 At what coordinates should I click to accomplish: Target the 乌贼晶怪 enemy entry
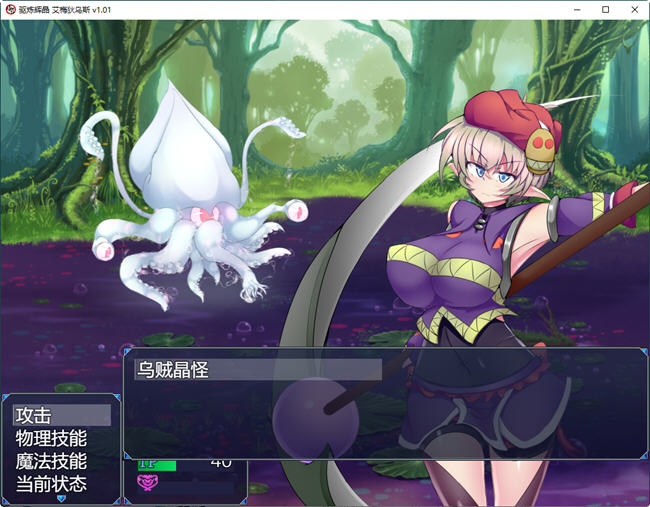coord(258,369)
